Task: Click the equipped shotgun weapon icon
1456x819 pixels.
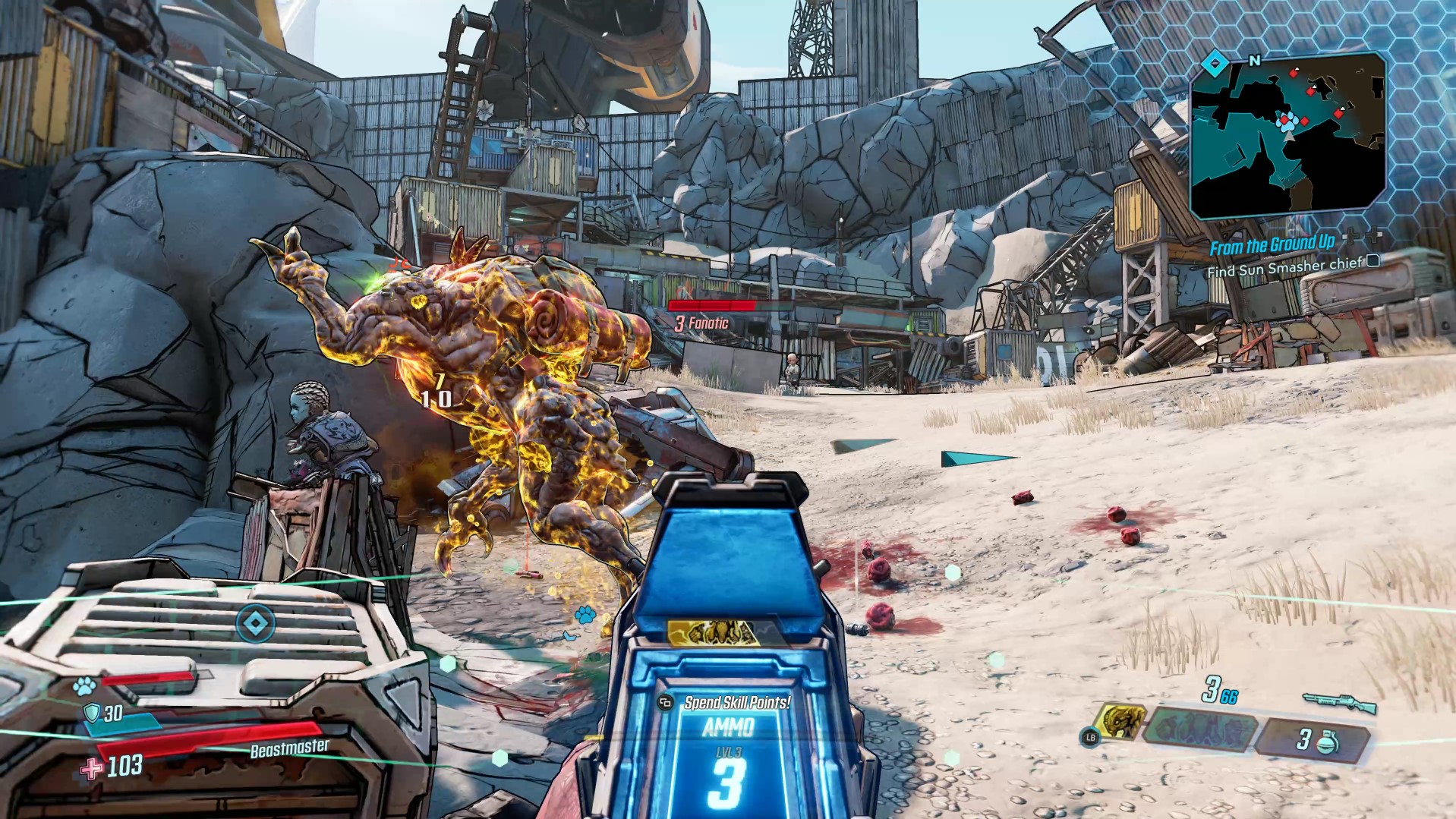Action: pos(1340,702)
